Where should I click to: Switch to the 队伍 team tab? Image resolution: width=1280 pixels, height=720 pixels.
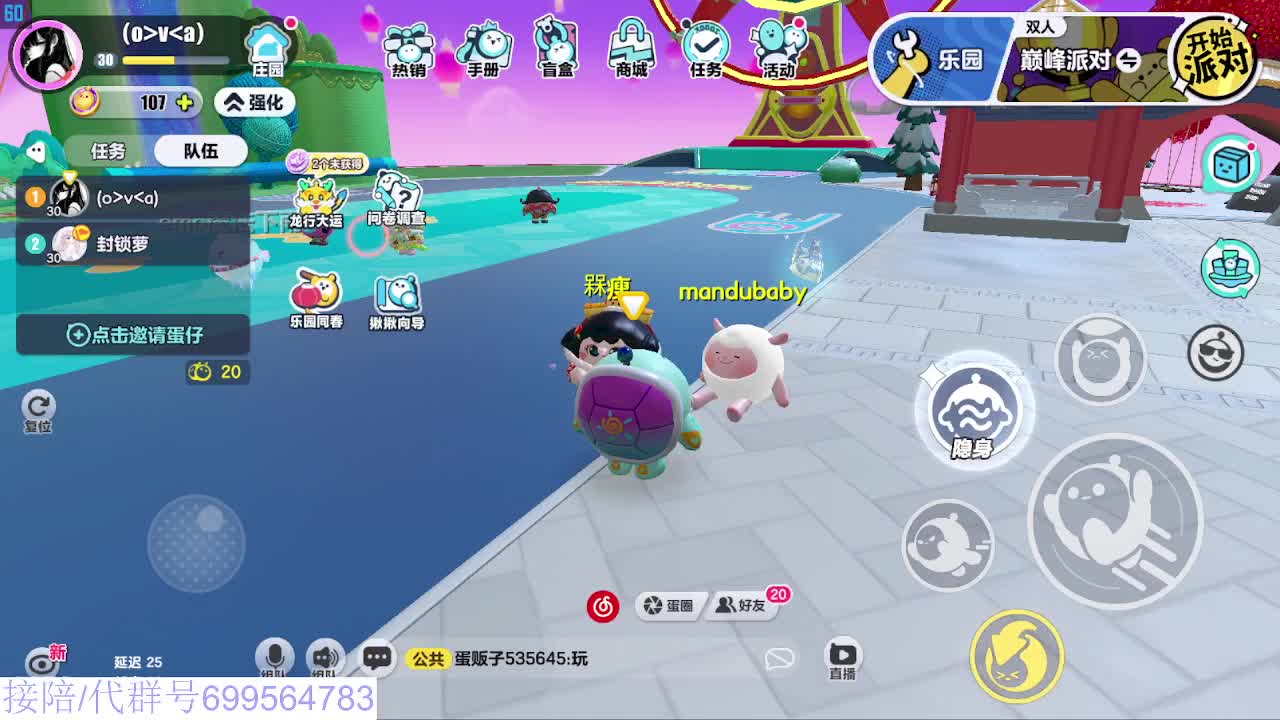pos(200,150)
